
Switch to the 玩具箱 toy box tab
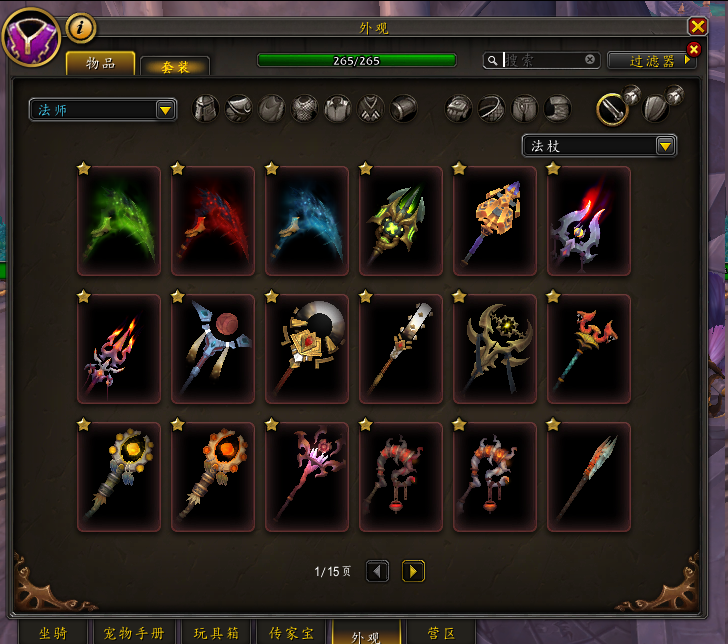tap(218, 633)
